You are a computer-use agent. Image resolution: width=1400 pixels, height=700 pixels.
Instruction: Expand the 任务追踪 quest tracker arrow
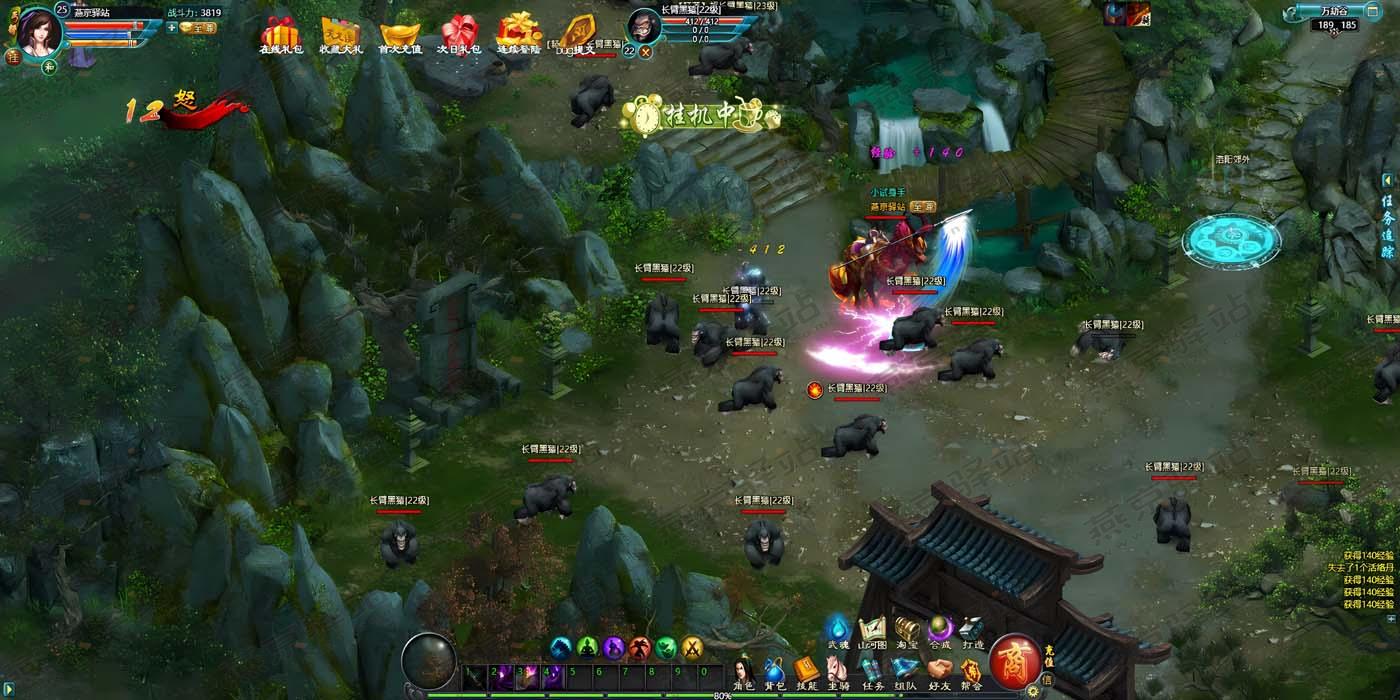point(1387,180)
